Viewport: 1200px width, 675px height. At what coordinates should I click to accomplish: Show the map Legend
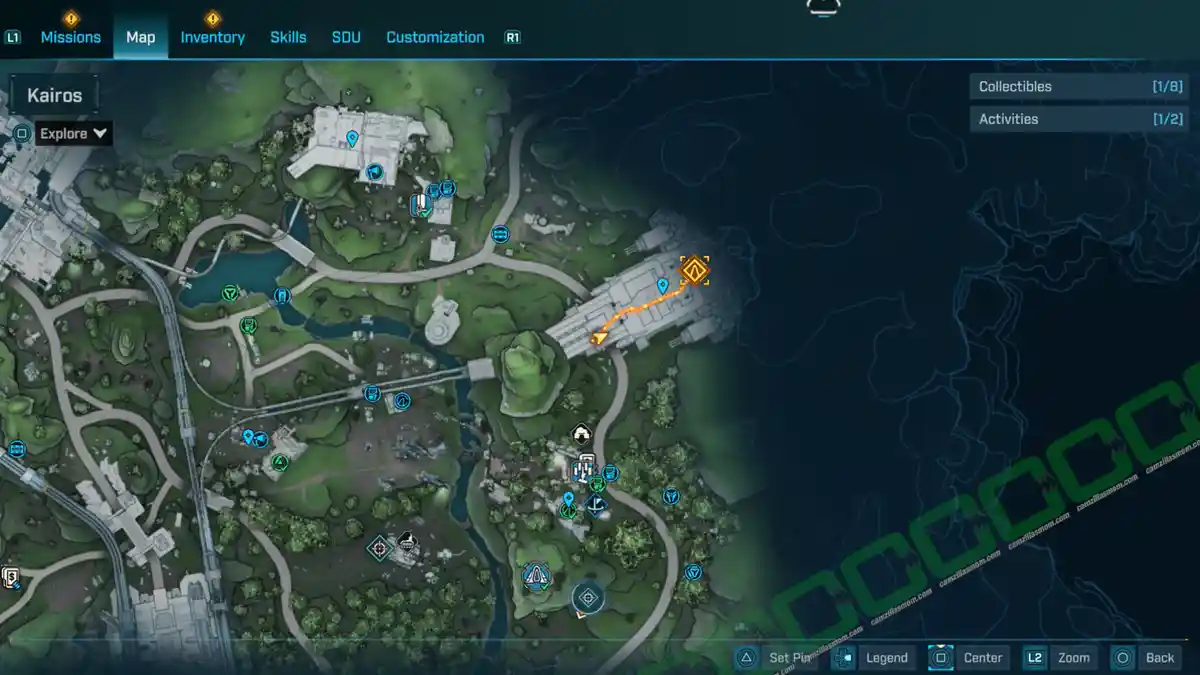click(874, 657)
